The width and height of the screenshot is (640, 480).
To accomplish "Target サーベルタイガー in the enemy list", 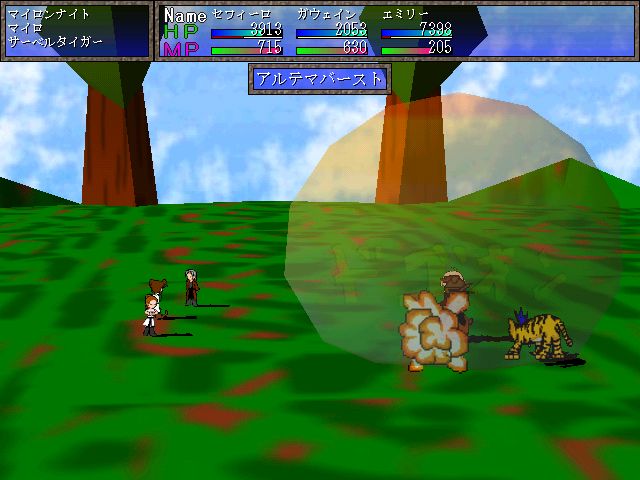I will tap(54, 45).
